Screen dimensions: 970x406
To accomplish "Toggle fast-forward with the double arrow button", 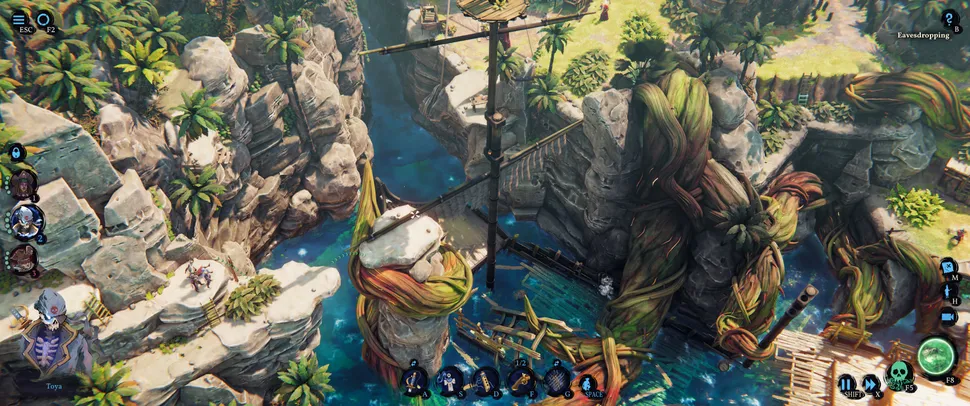I will click(870, 383).
